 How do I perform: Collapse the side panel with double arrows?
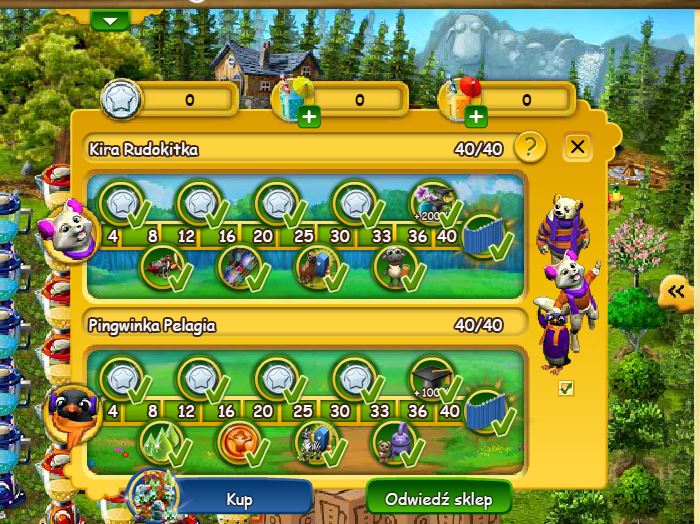click(x=677, y=292)
